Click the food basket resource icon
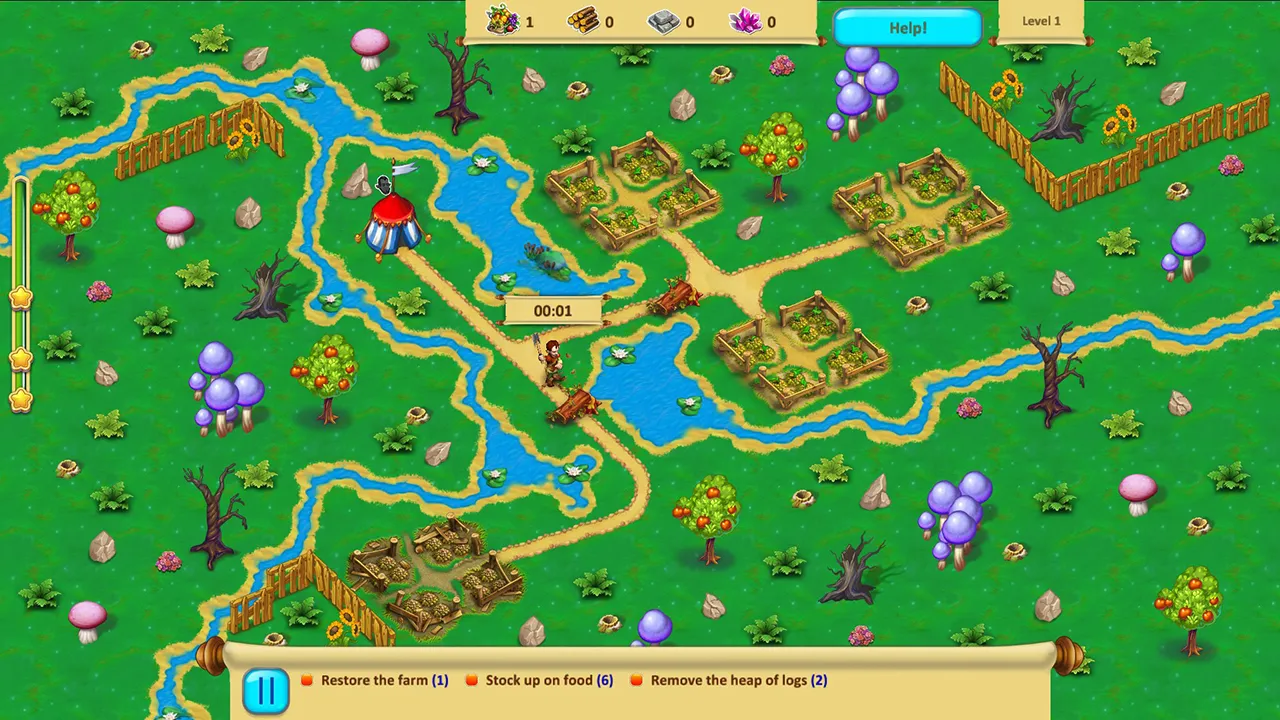The height and width of the screenshot is (720, 1280). pyautogui.click(x=501, y=21)
